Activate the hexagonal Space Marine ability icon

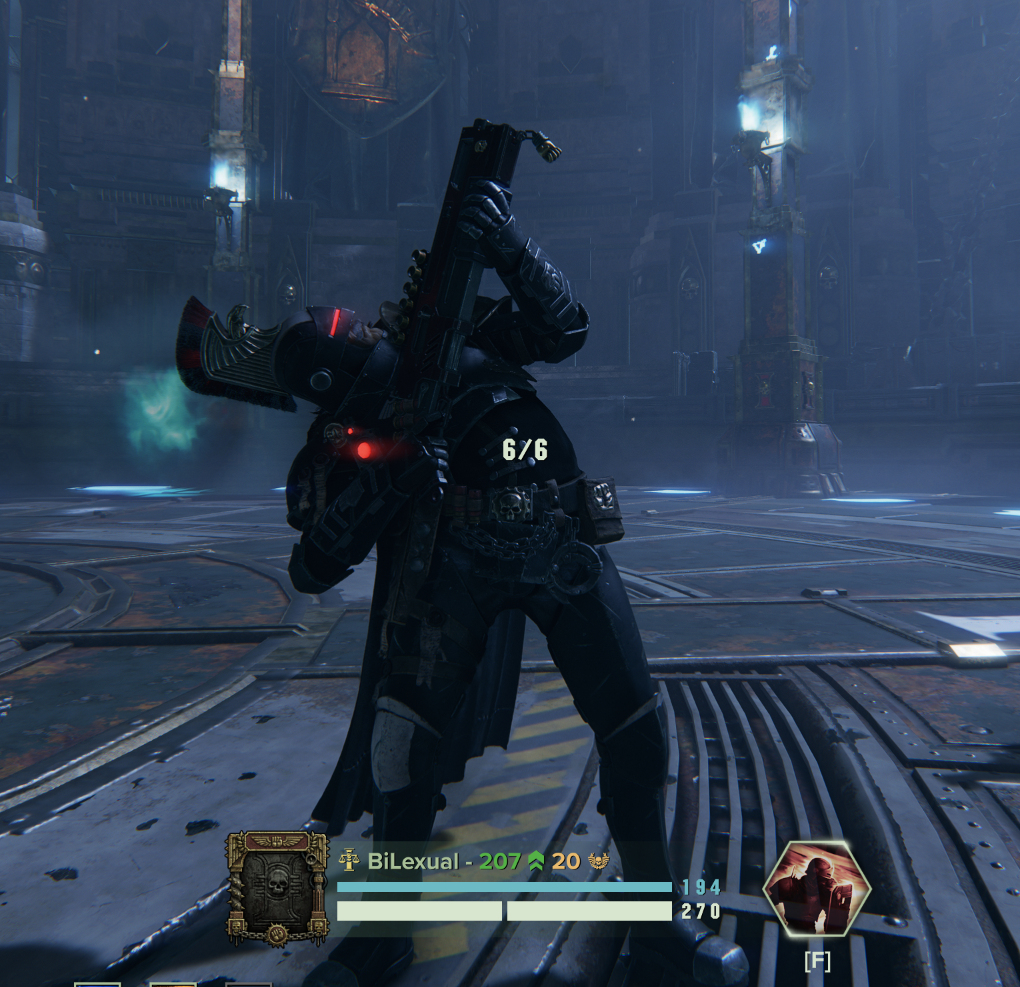pyautogui.click(x=816, y=888)
